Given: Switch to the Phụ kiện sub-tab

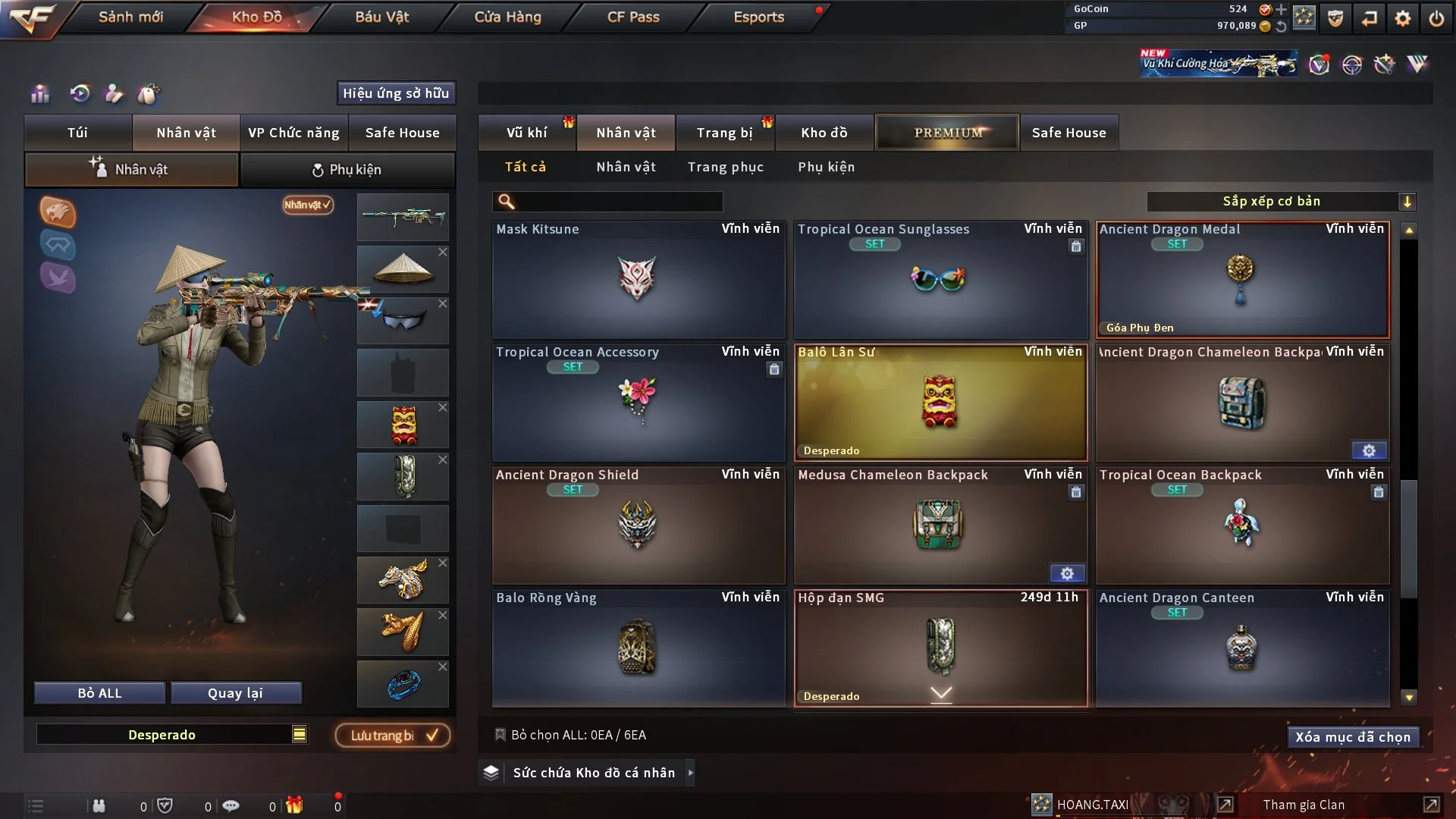Looking at the screenshot, I should pos(347,170).
